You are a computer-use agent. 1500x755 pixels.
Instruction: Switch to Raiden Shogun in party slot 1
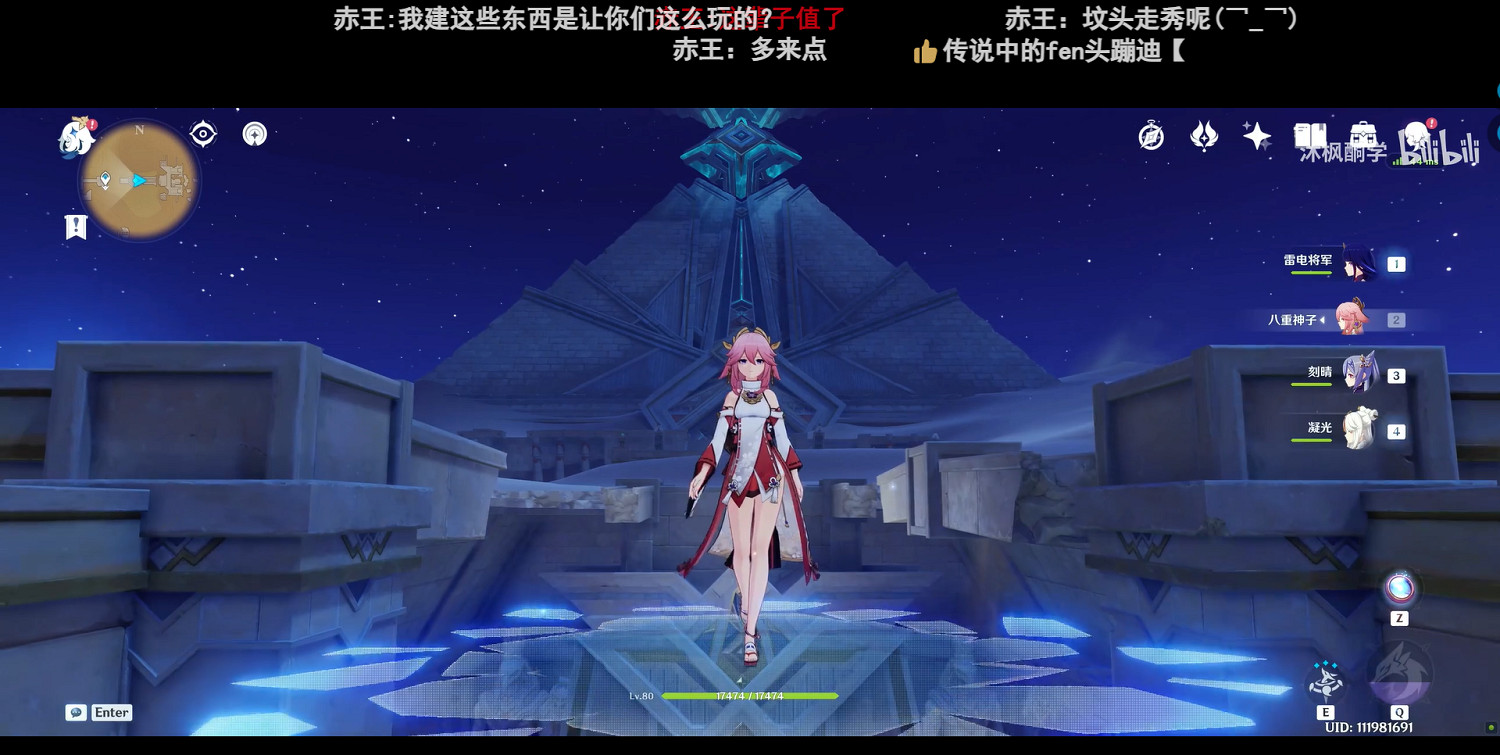pos(1360,263)
